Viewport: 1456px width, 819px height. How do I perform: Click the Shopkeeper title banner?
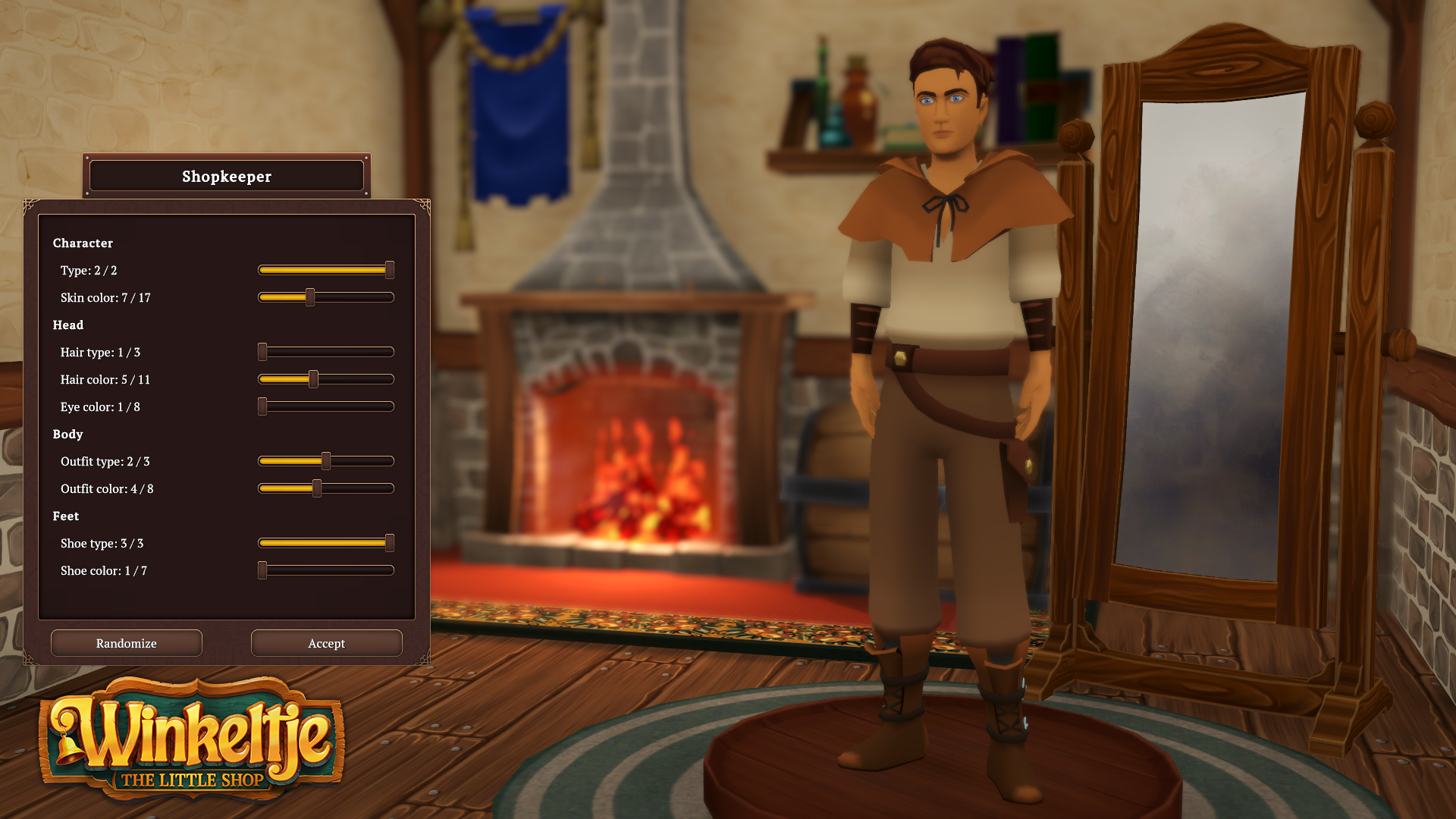pos(226,176)
